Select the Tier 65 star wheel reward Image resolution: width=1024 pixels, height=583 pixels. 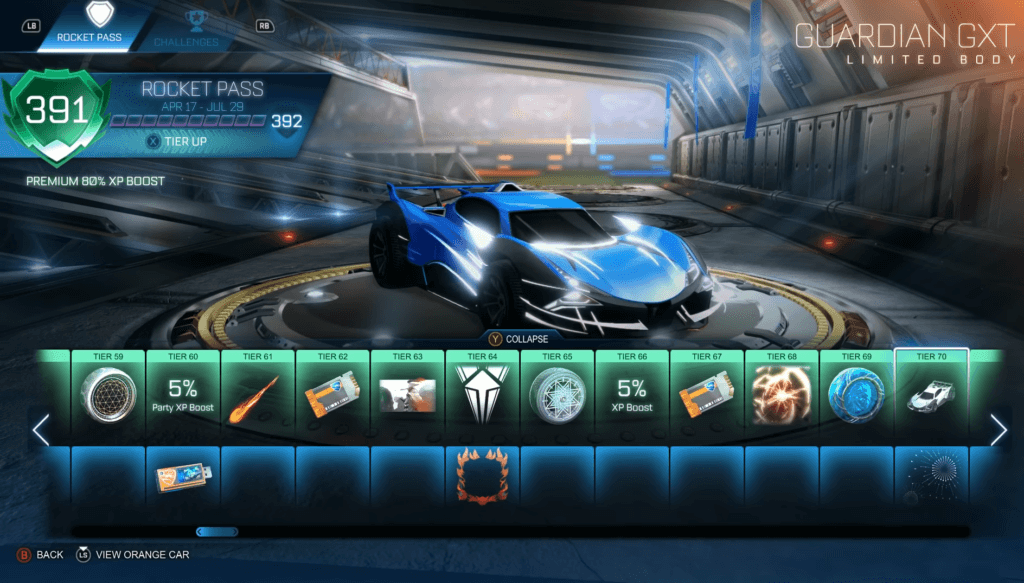click(557, 395)
